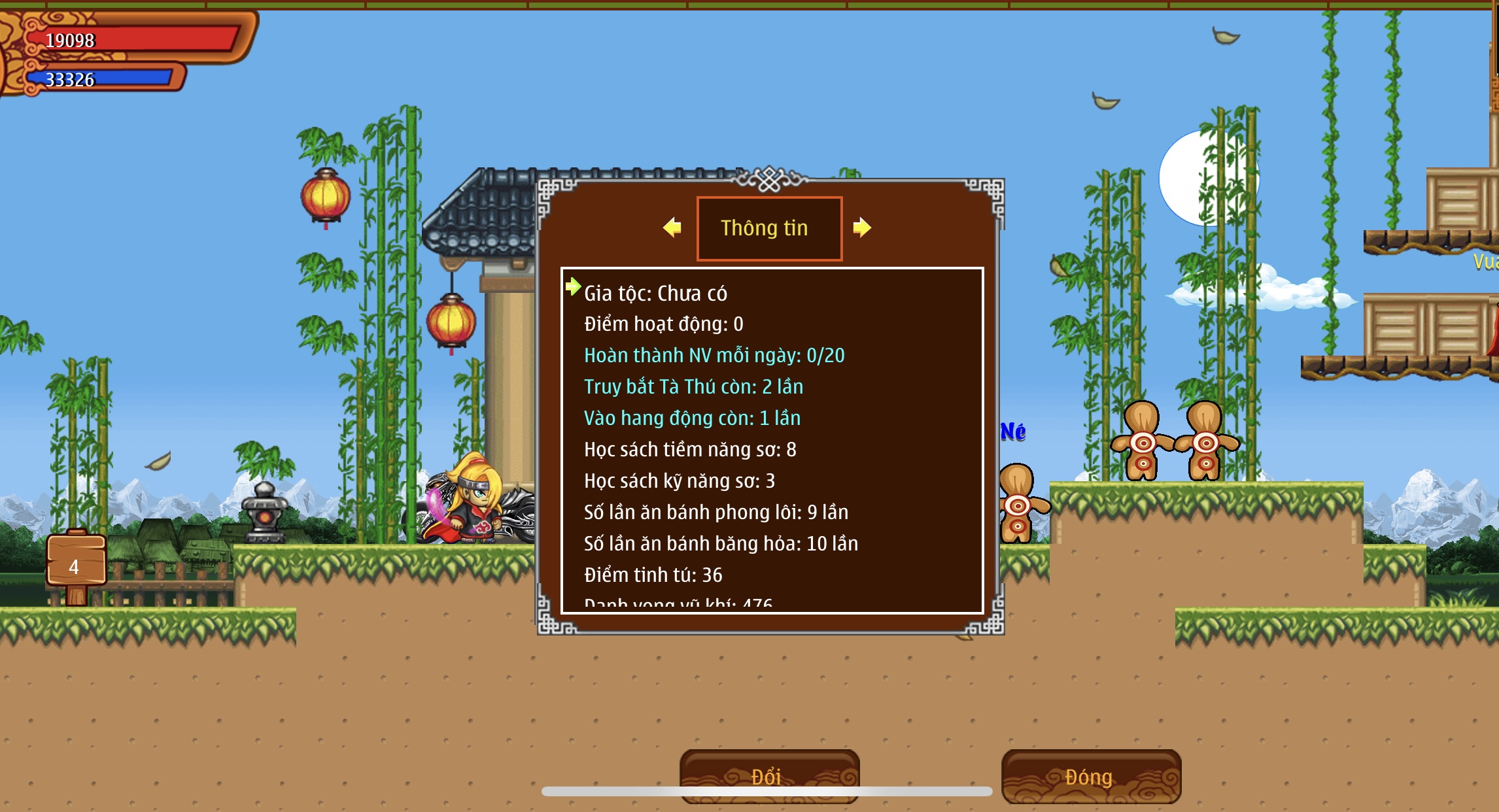Select the Gia tộc: Chưa có row
The image size is (1499, 812).
tap(655, 294)
